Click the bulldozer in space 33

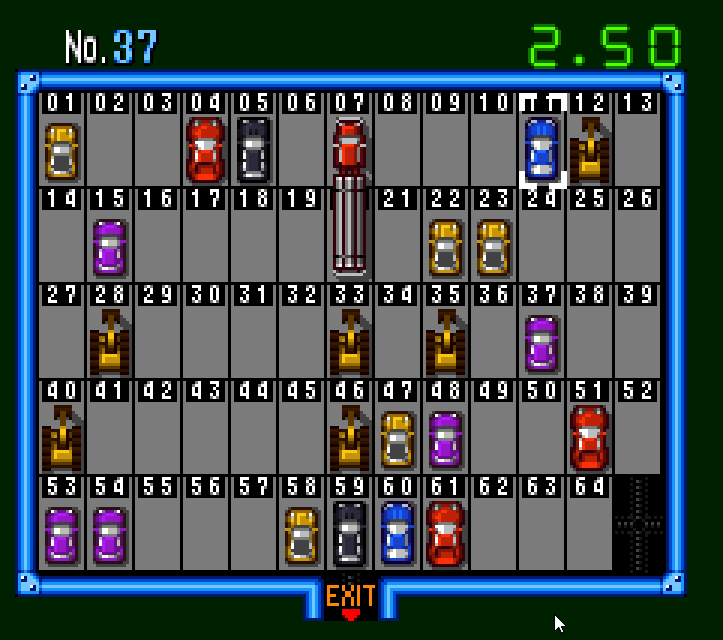350,343
